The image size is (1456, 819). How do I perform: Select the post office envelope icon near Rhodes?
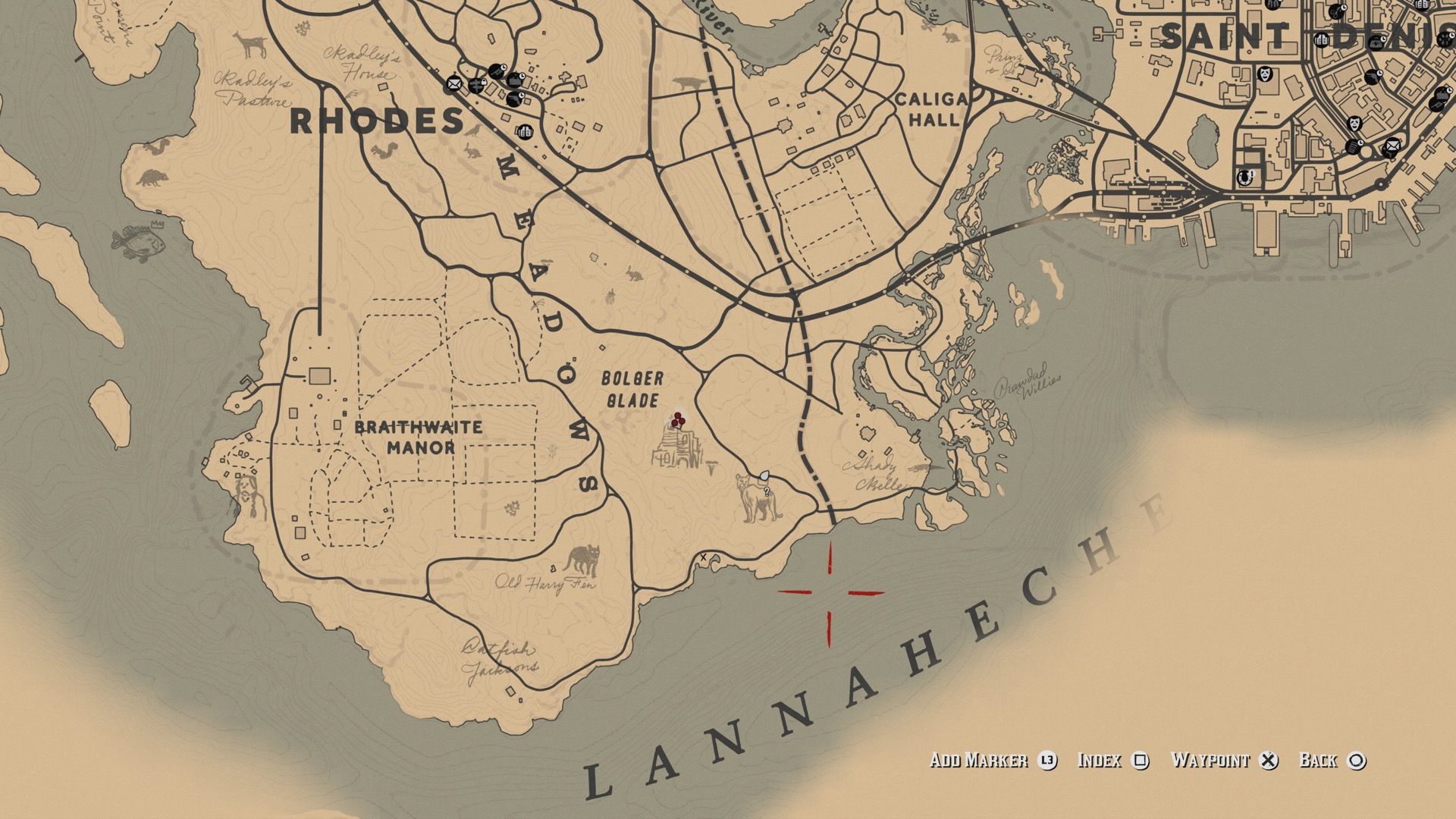click(x=454, y=83)
